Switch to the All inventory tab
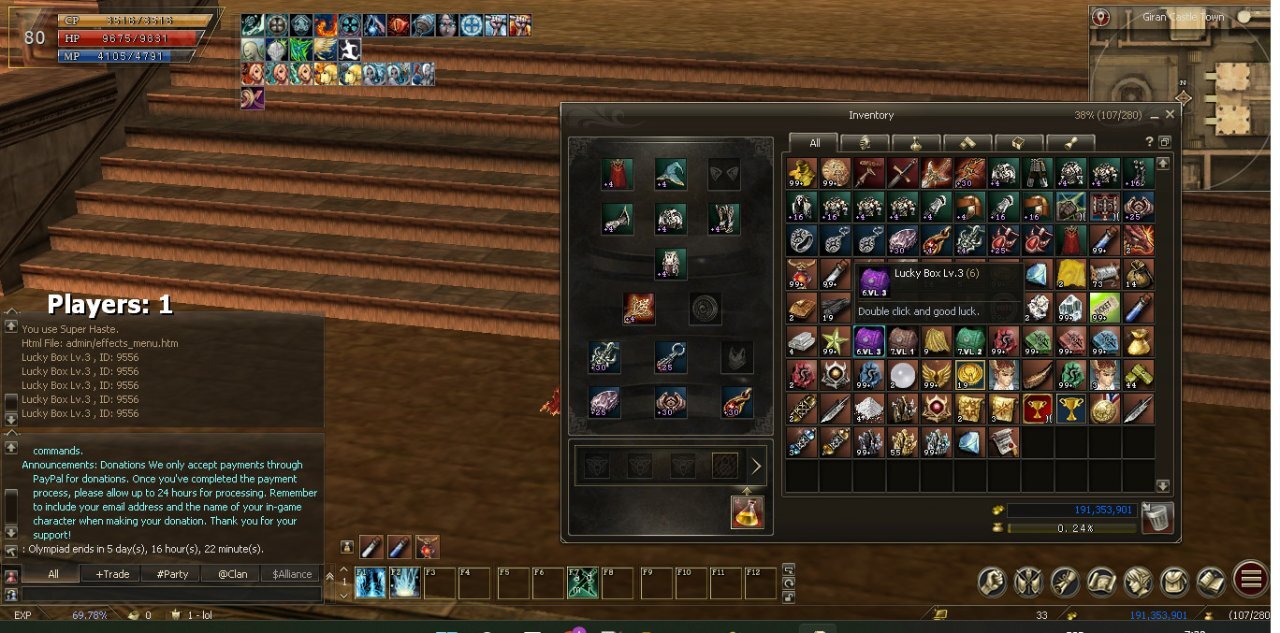The image size is (1280, 633). tap(814, 143)
